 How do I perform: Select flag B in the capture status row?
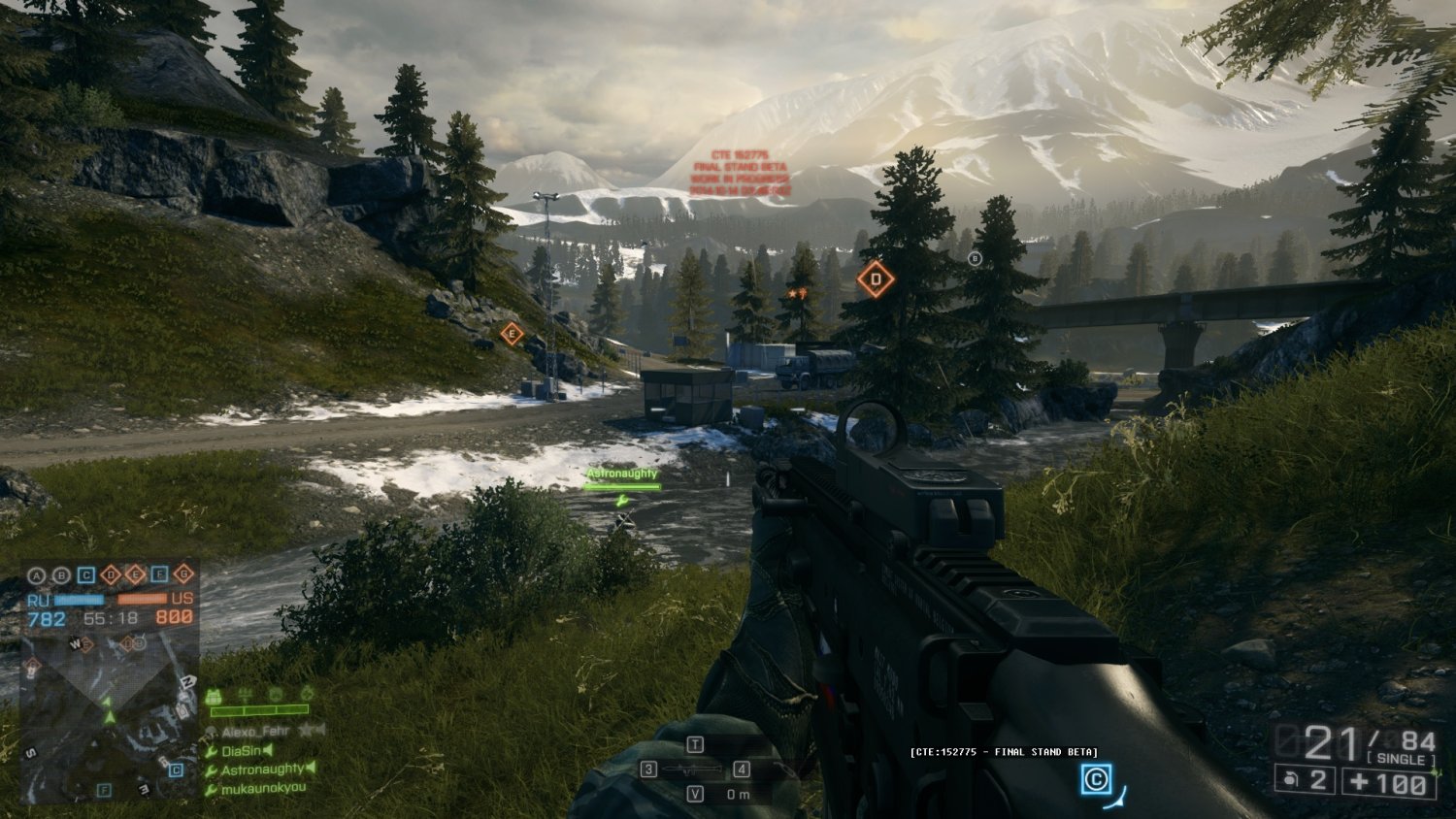point(60,575)
